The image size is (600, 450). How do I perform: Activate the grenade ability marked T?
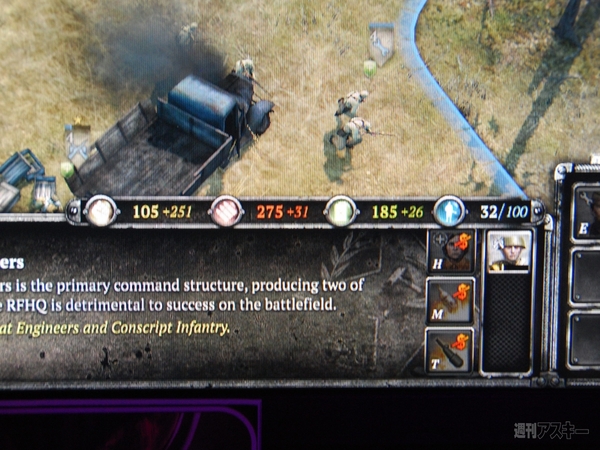[451, 350]
